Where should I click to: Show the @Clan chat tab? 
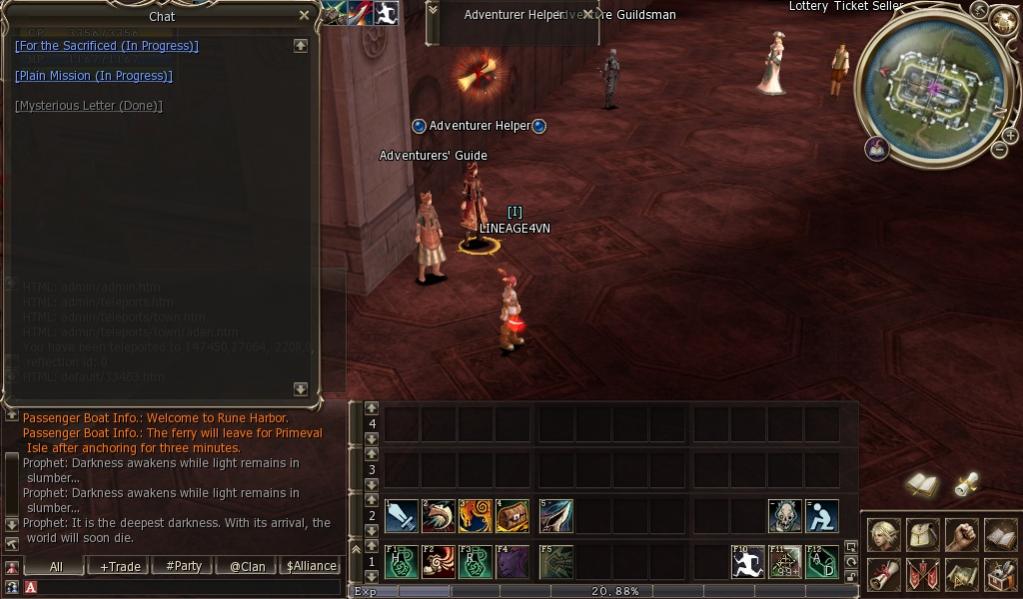coord(247,566)
